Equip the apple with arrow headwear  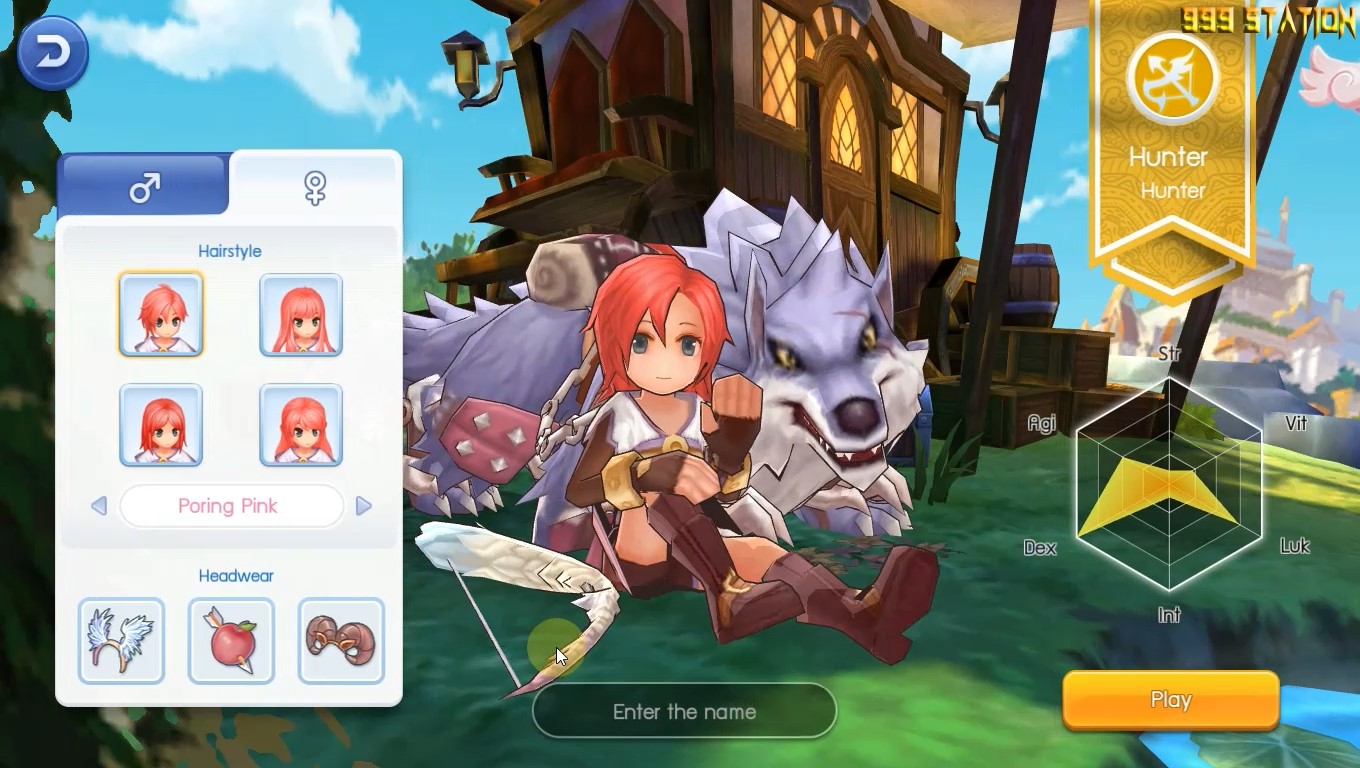pyautogui.click(x=231, y=640)
